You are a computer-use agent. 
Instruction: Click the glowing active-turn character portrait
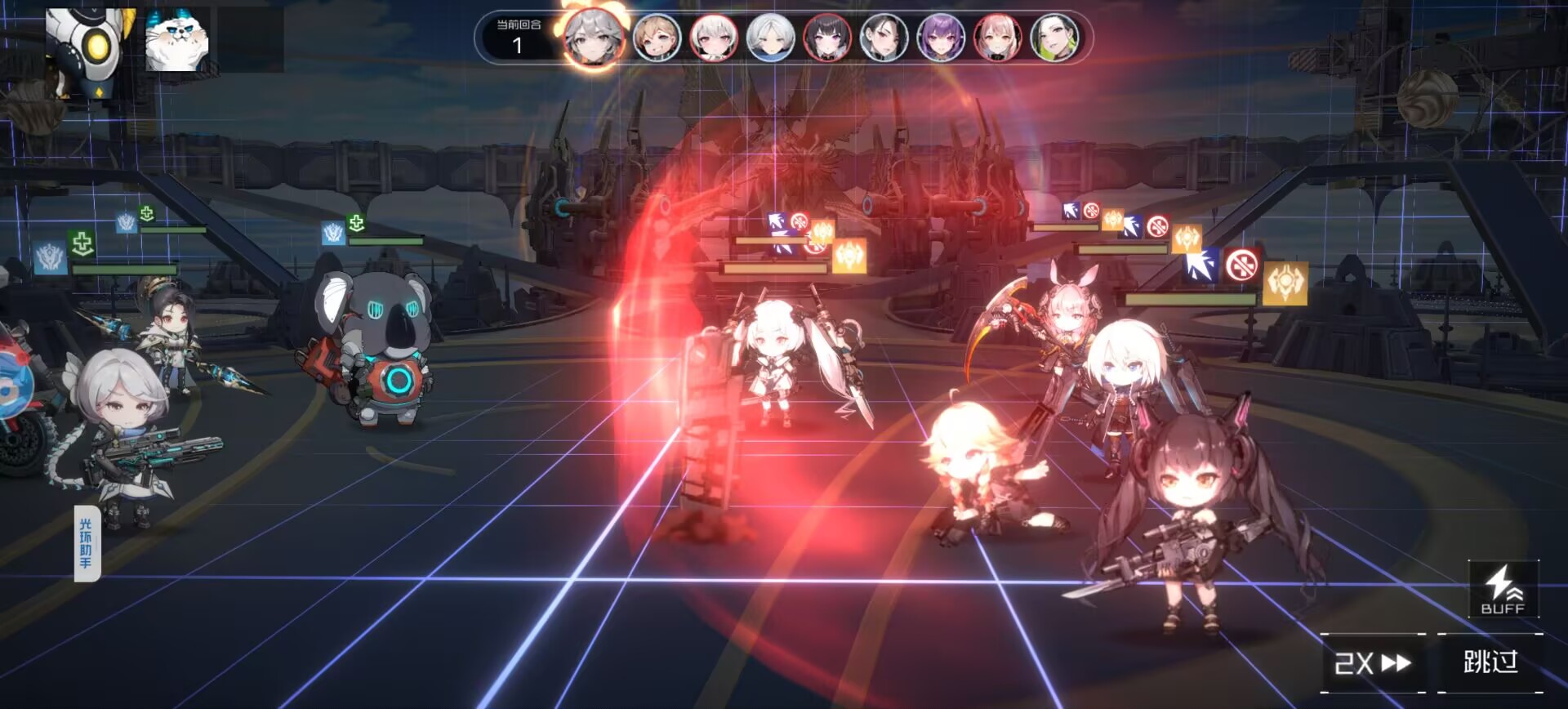coord(594,38)
